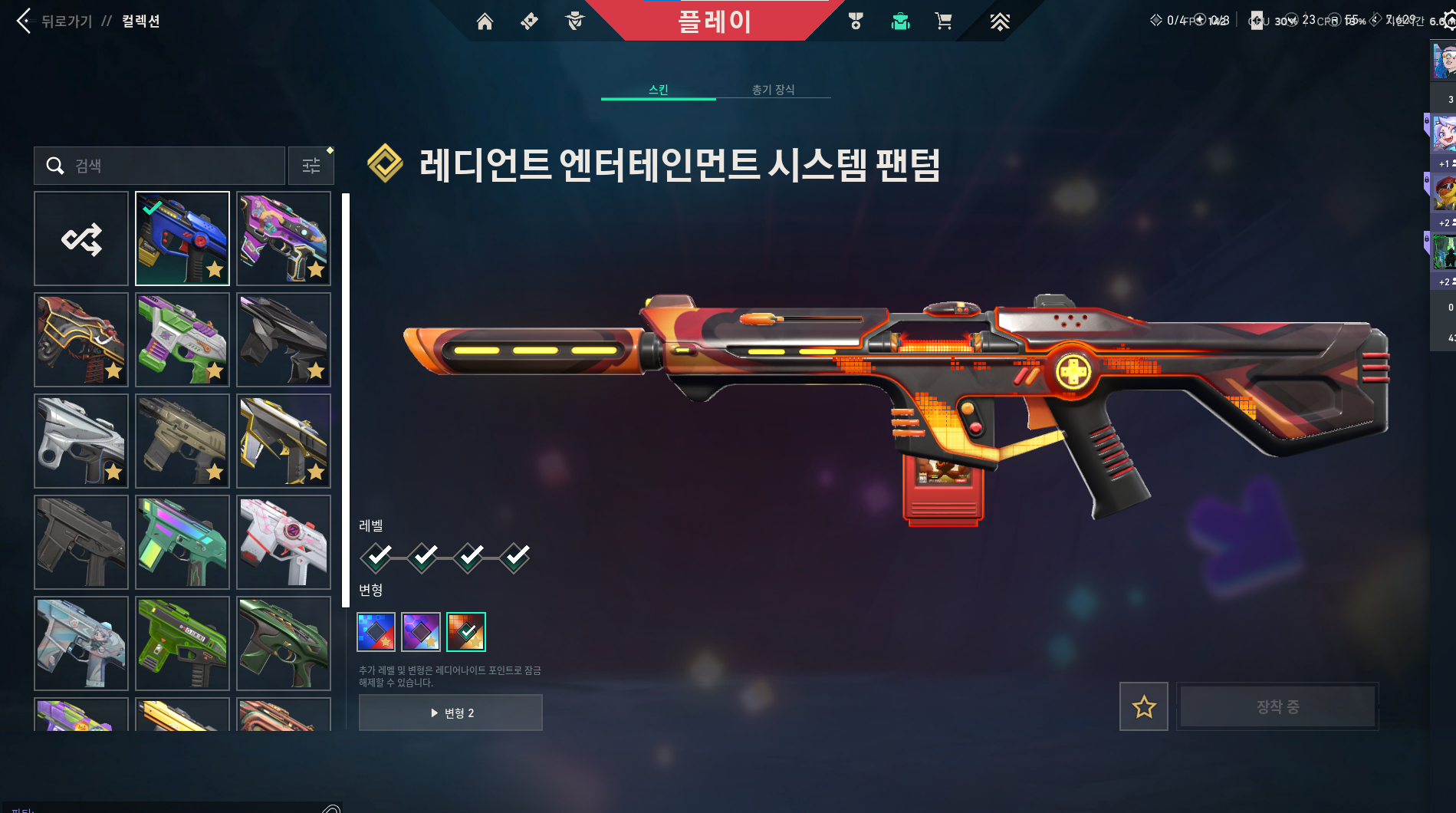1456x813 pixels.
Task: Click the red 플레이 play button
Action: 715,21
